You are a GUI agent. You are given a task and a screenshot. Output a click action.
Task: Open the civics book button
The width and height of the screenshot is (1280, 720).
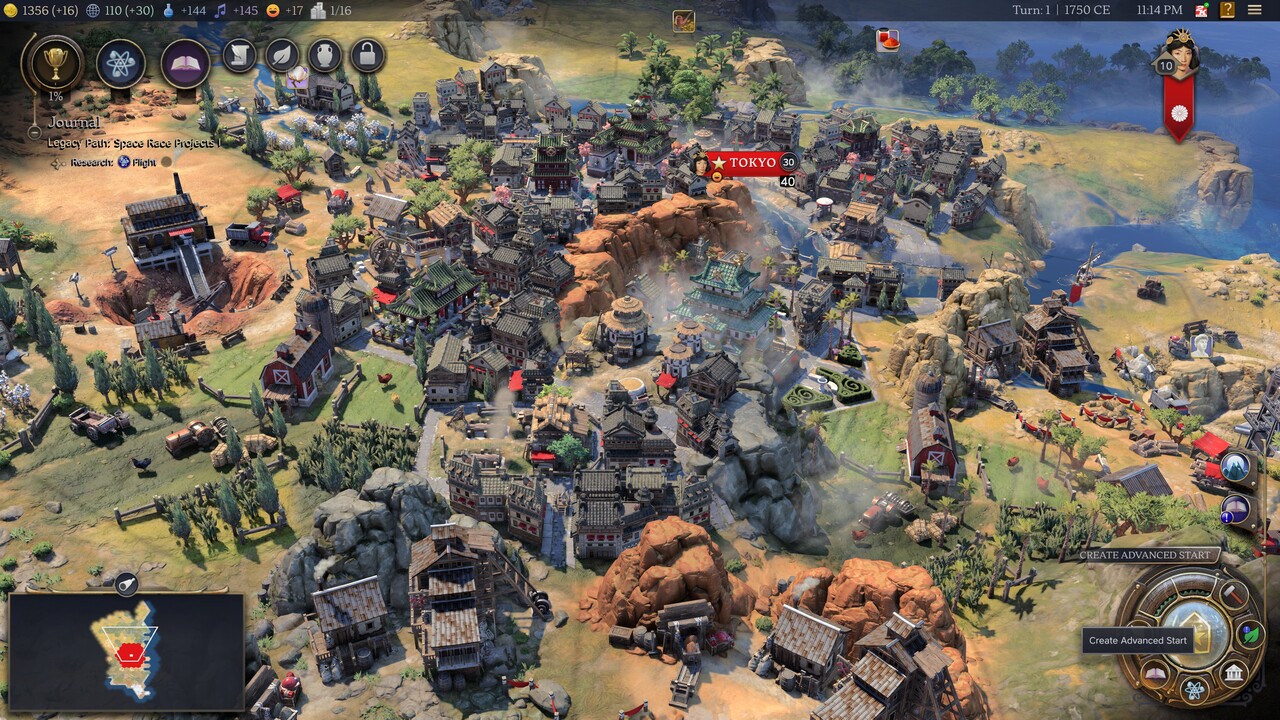pos(185,64)
